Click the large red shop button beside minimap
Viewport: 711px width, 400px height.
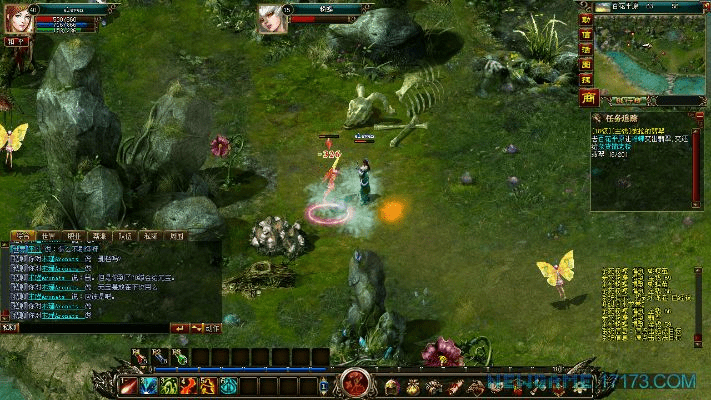click(587, 97)
